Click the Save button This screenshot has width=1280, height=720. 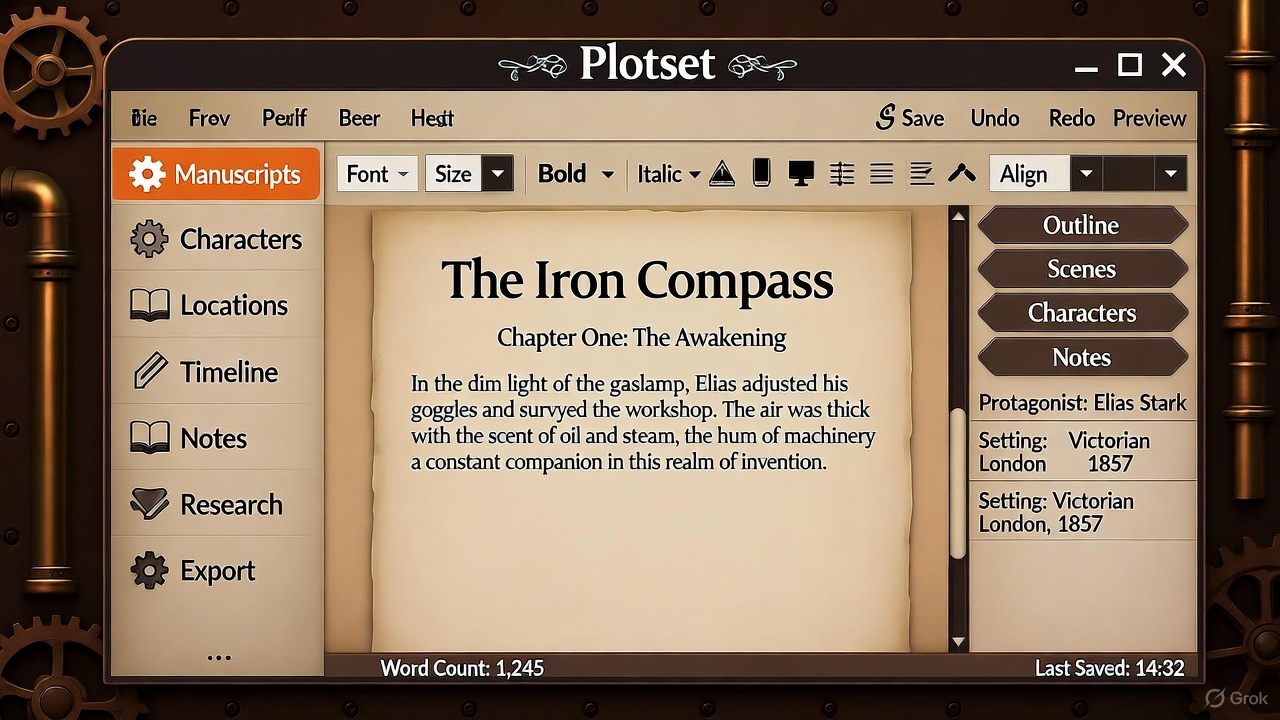click(910, 118)
